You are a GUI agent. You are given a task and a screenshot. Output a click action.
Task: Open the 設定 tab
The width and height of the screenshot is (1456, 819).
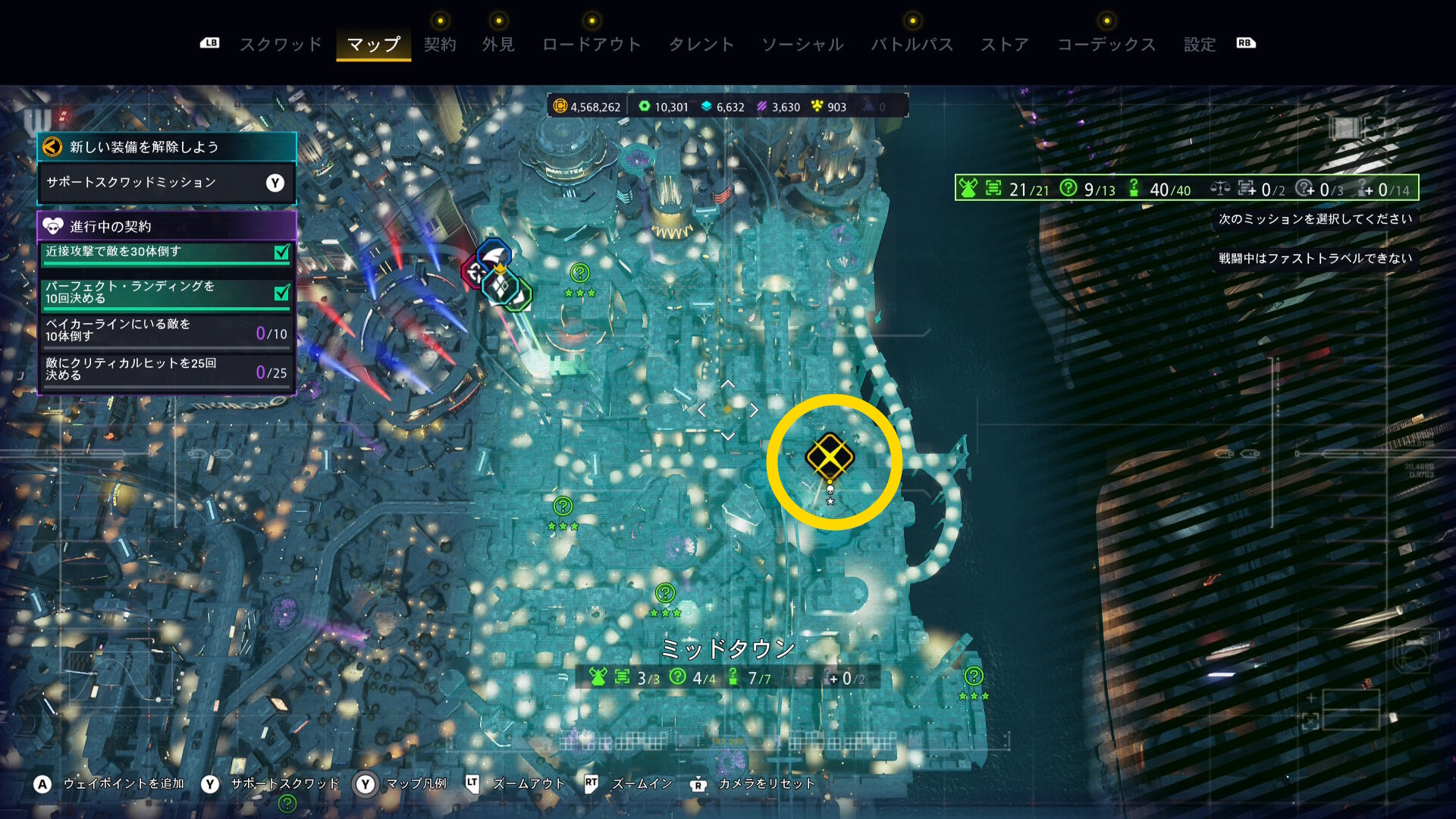tap(1200, 45)
